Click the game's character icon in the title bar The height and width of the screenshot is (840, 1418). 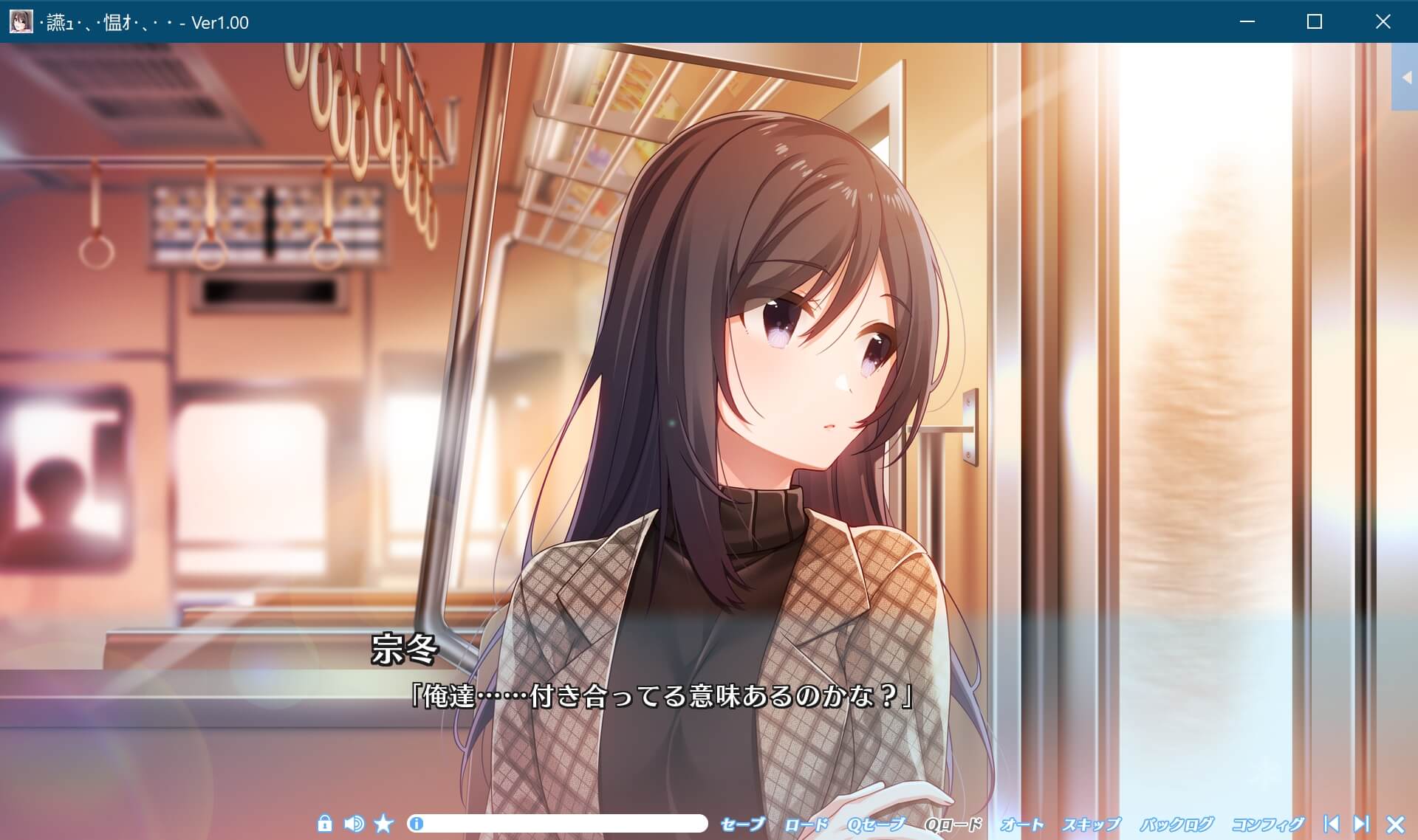pos(22,22)
